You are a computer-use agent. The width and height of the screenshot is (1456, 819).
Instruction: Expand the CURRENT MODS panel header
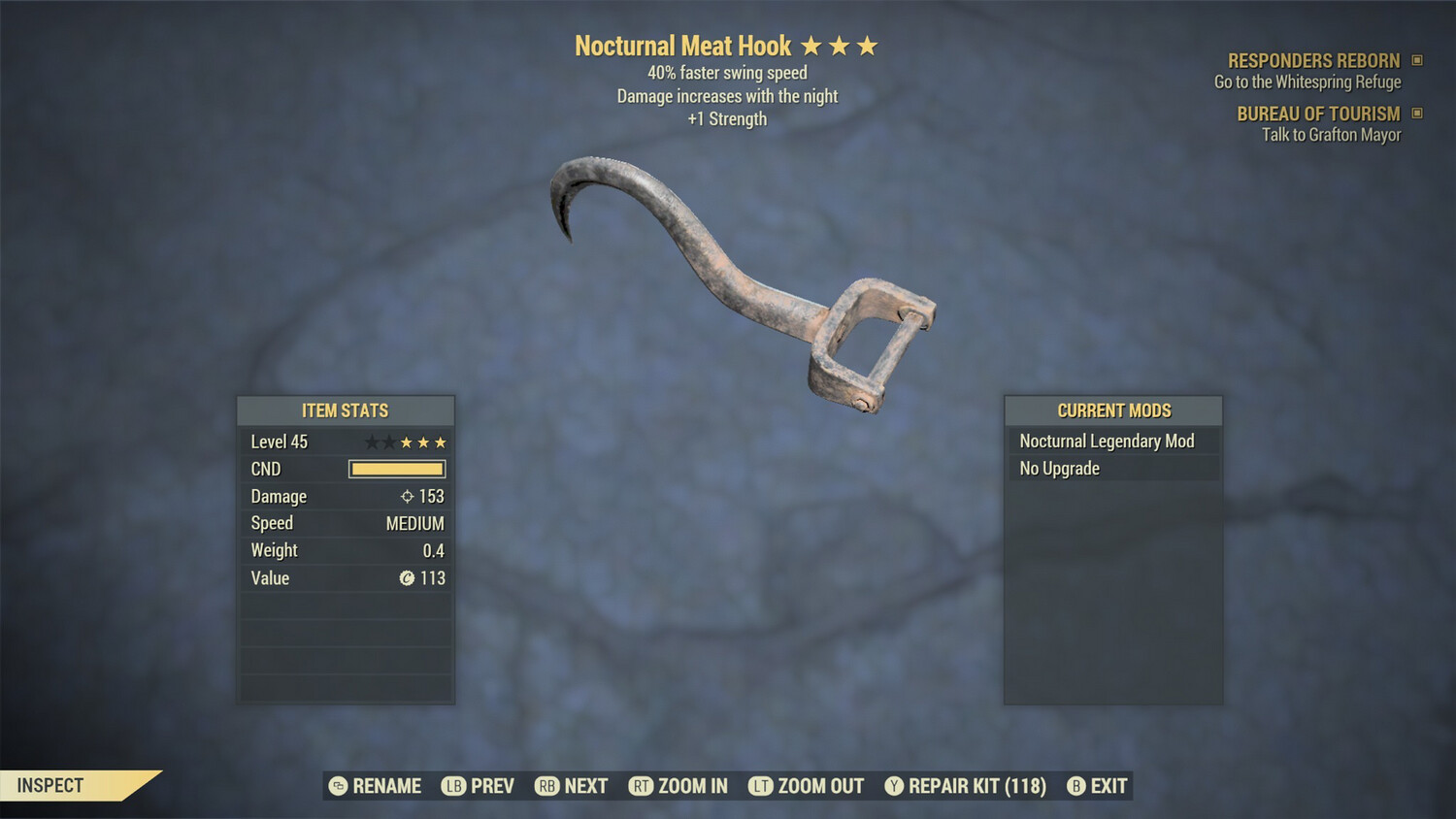[1113, 410]
